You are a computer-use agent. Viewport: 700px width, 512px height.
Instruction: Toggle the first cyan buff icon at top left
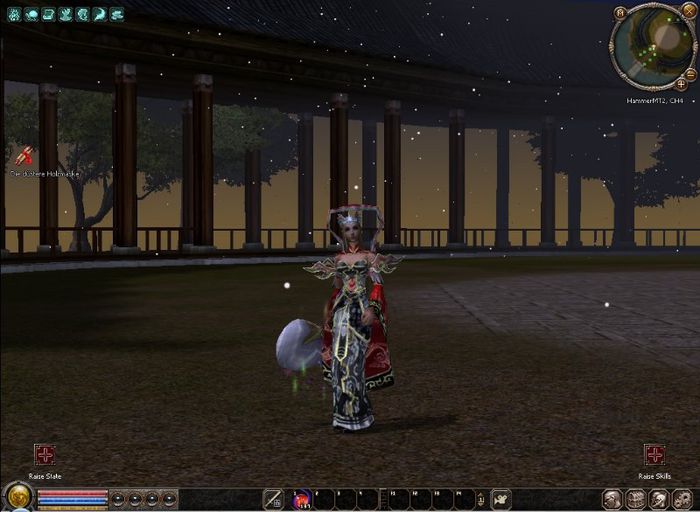click(x=15, y=15)
